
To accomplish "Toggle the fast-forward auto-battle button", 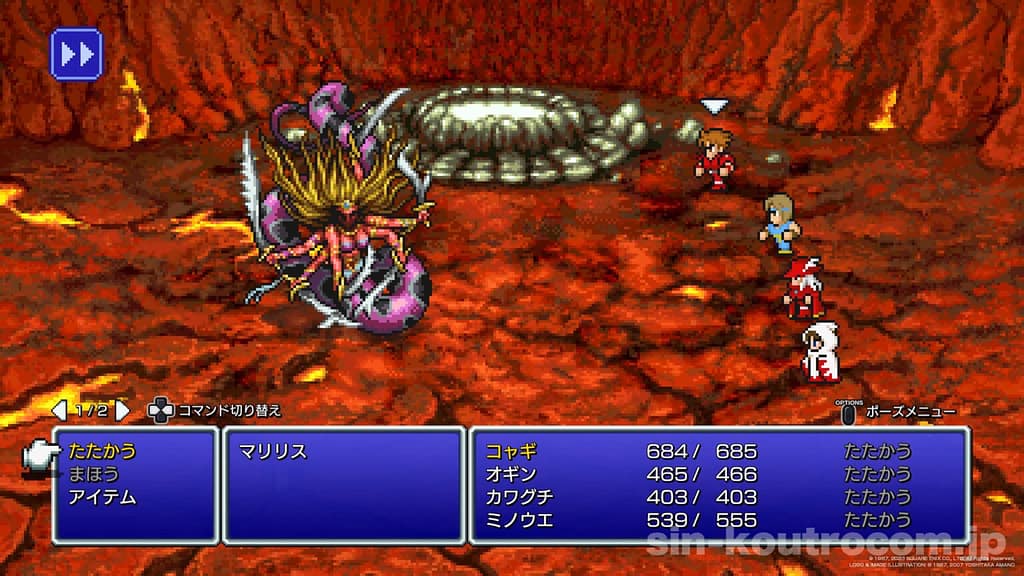I will (76, 54).
